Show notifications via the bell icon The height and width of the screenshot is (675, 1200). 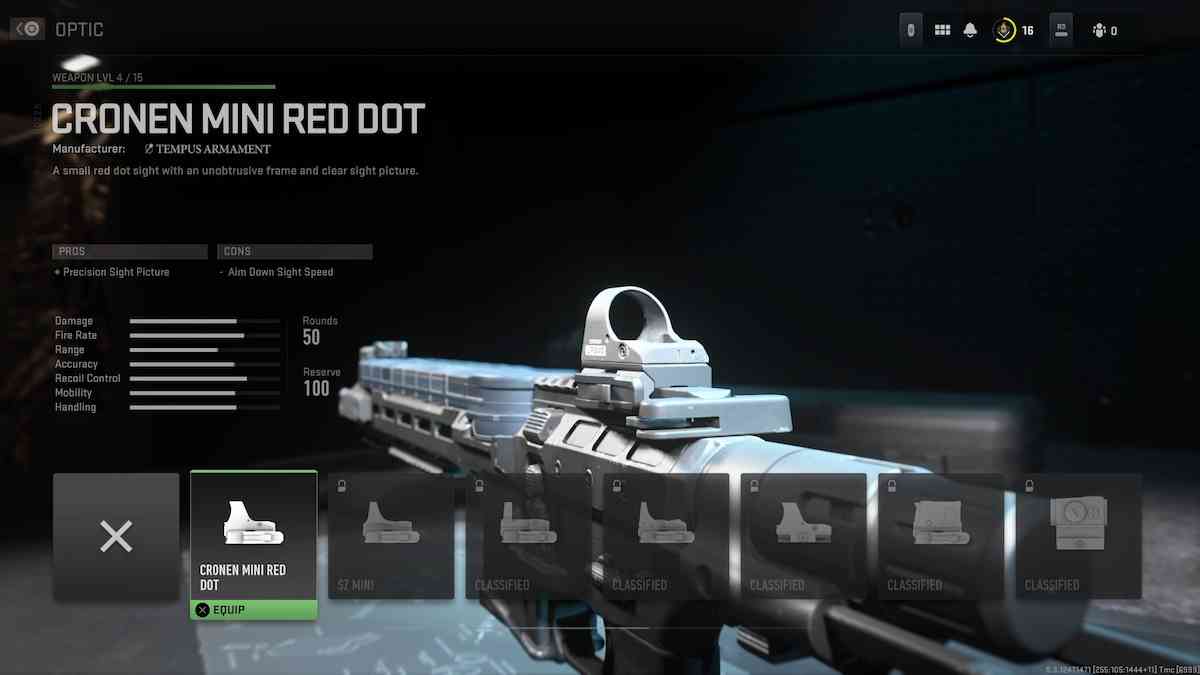tap(970, 30)
